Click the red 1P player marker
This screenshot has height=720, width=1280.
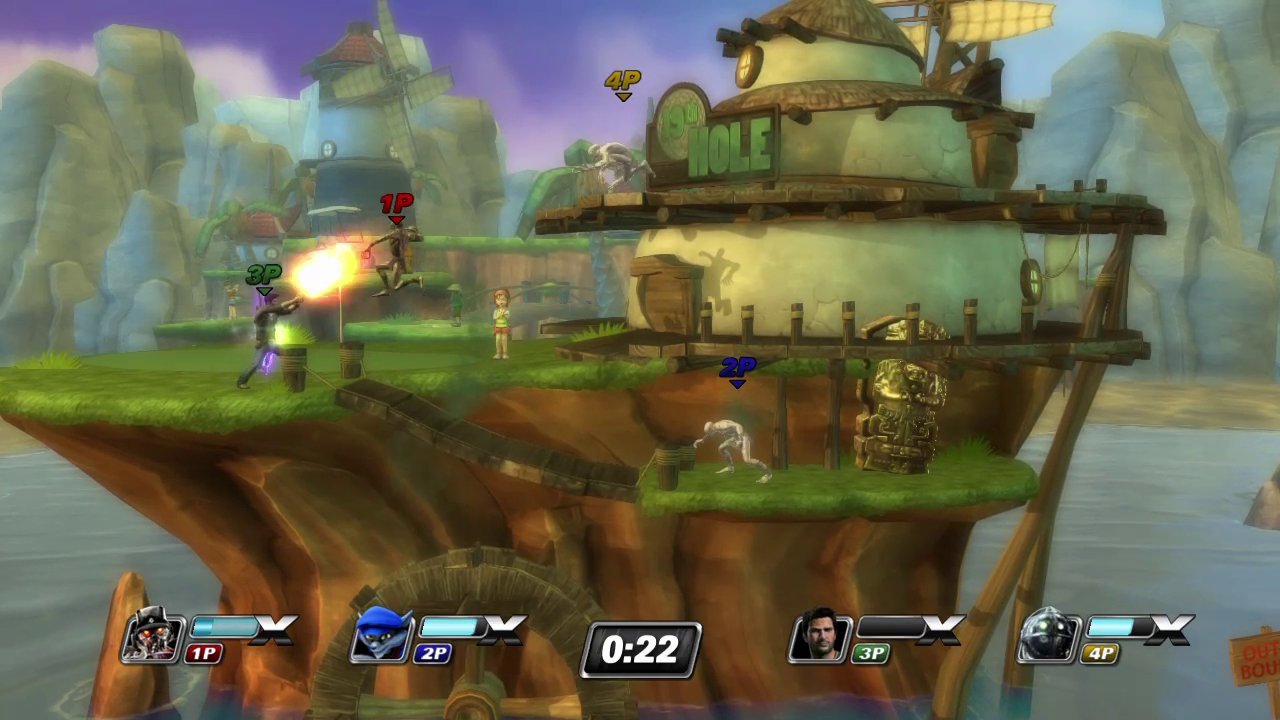(x=396, y=203)
